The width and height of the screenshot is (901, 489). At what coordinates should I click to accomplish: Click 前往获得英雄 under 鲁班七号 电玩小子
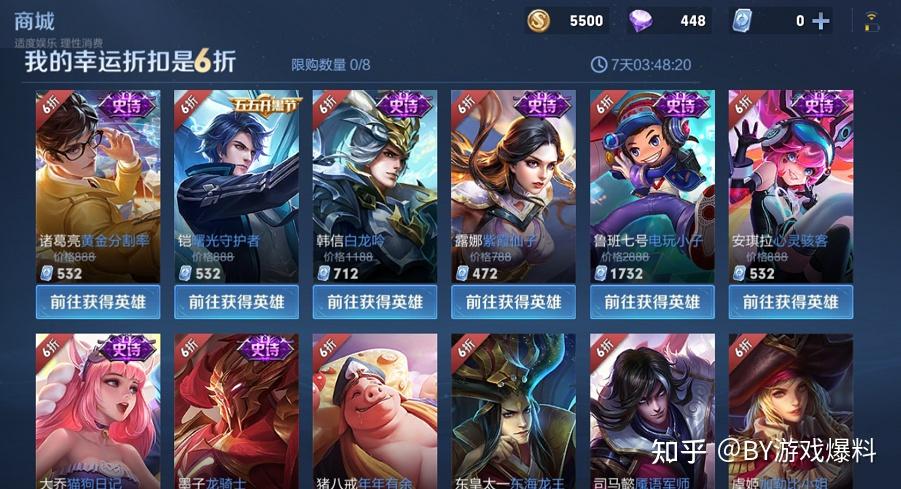tap(652, 301)
